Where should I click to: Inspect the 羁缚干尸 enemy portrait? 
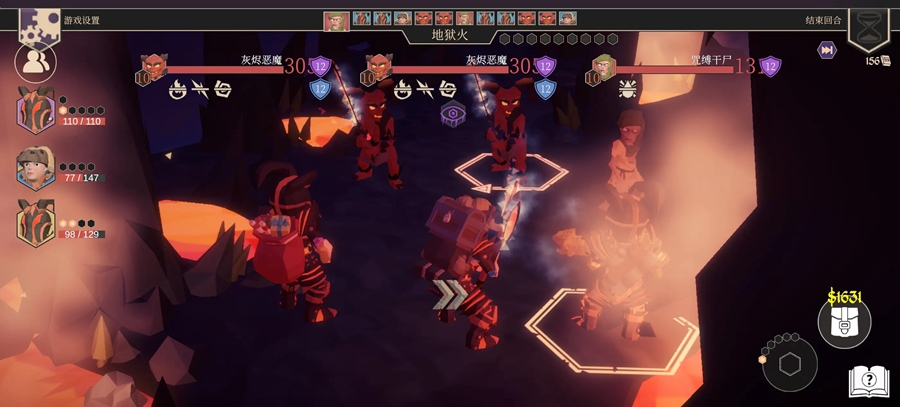click(603, 67)
